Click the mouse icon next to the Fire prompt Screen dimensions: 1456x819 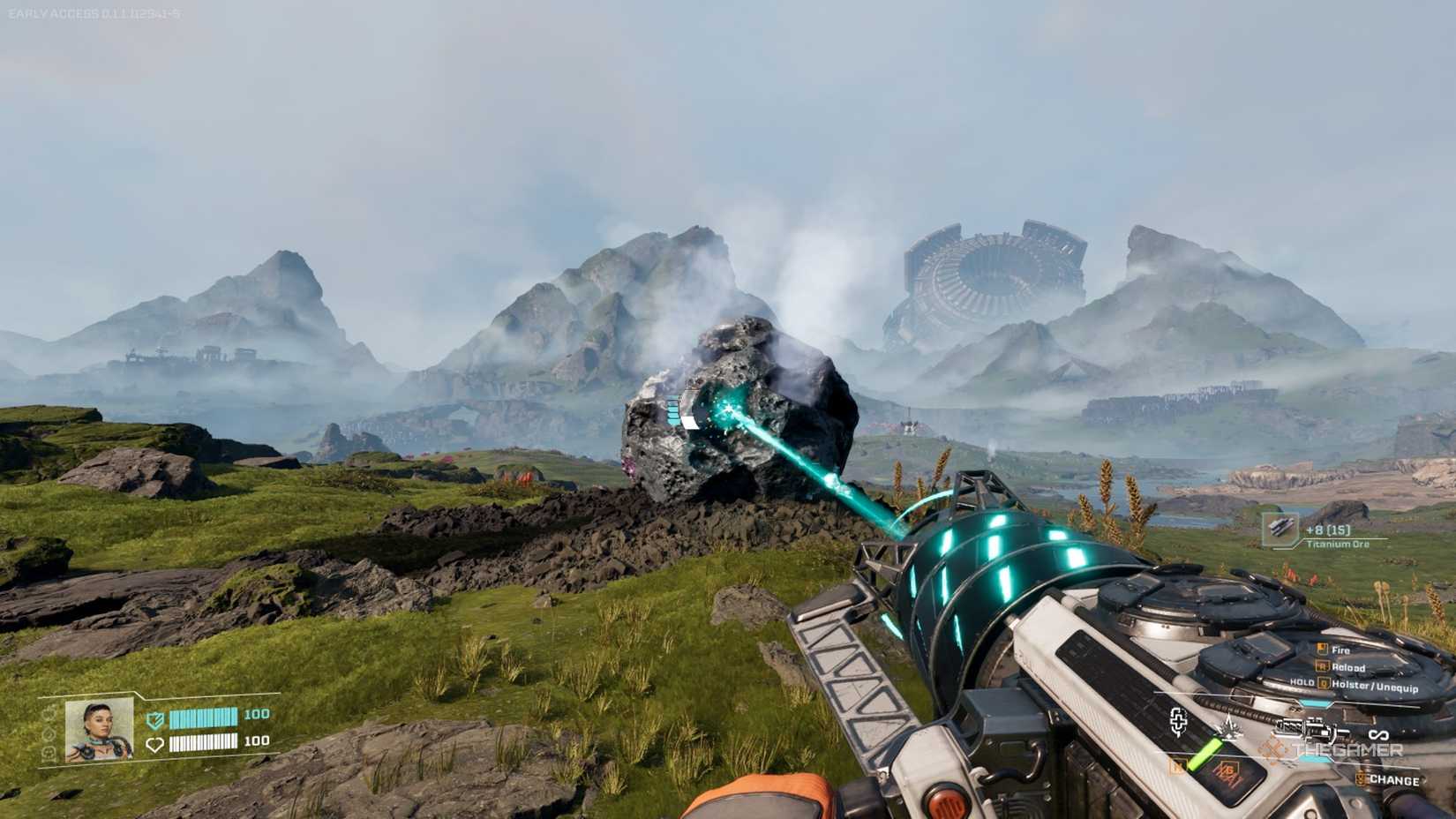pos(1322,648)
